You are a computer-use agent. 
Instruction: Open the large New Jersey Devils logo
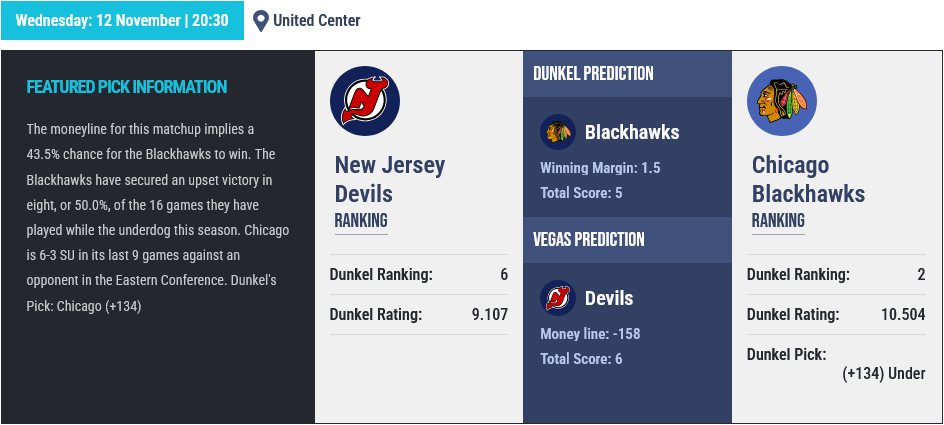365,101
